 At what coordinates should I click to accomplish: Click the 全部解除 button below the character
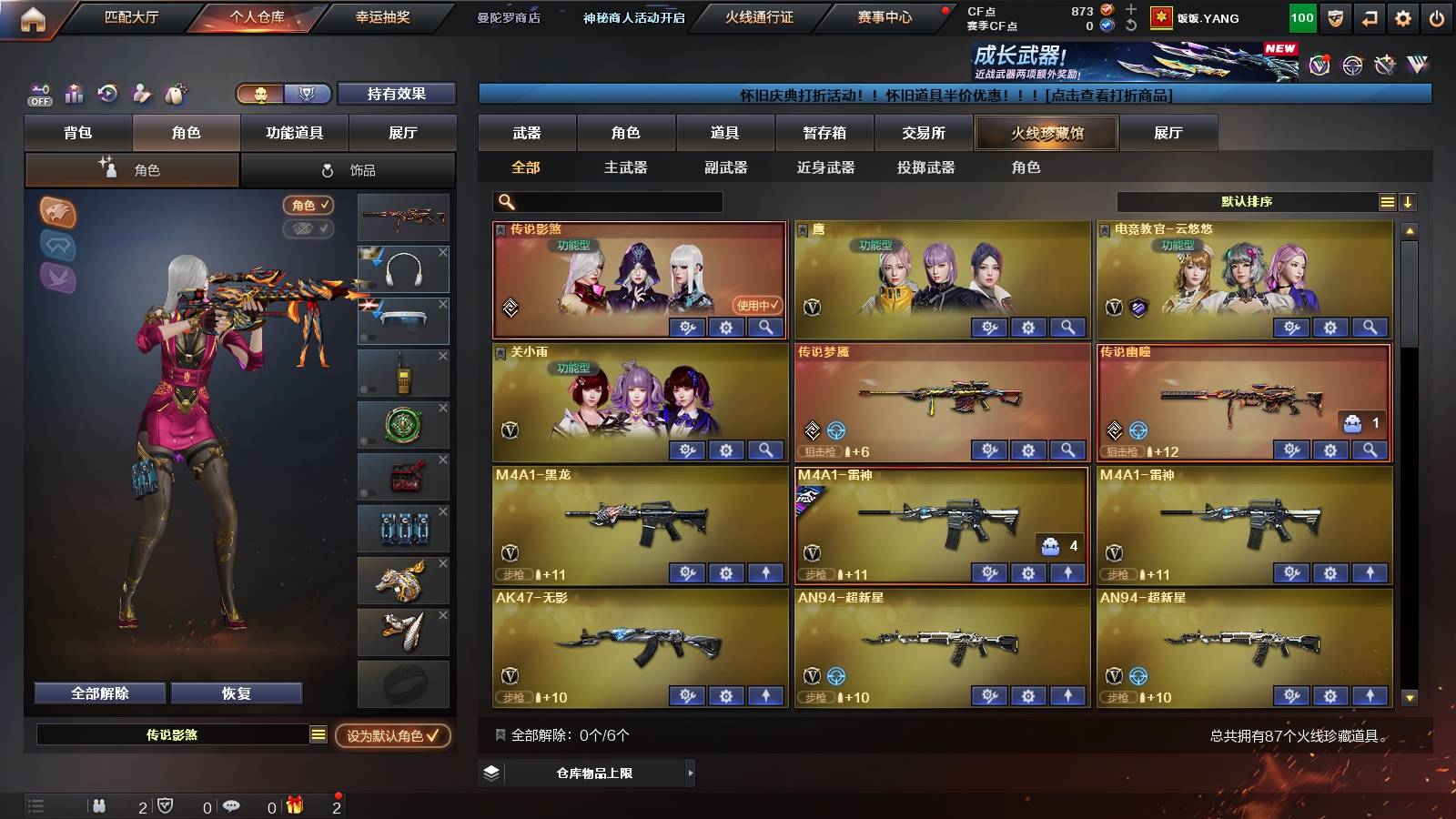coord(98,693)
